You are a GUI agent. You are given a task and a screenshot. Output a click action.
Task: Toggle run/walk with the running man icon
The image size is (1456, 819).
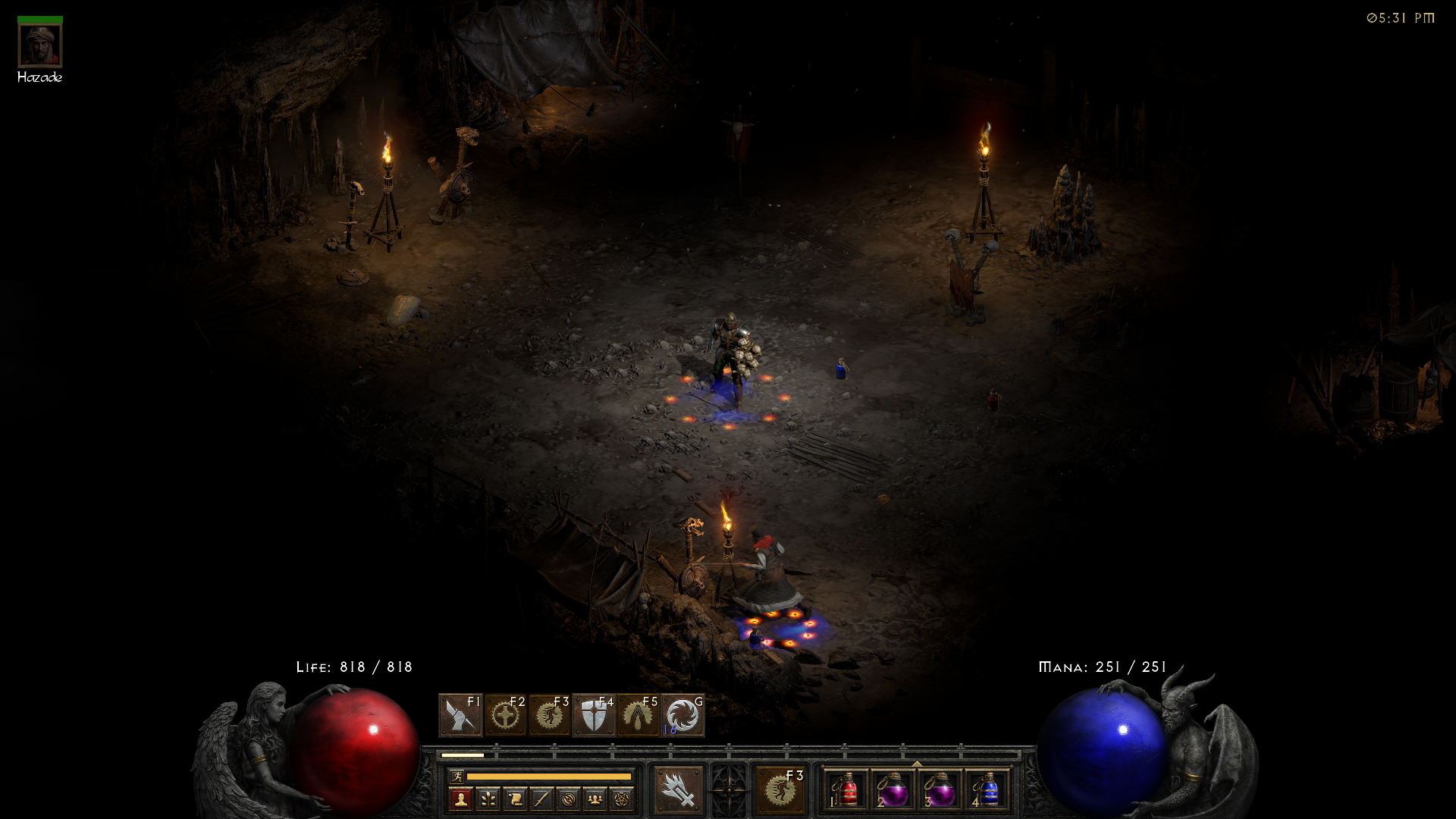(457, 779)
